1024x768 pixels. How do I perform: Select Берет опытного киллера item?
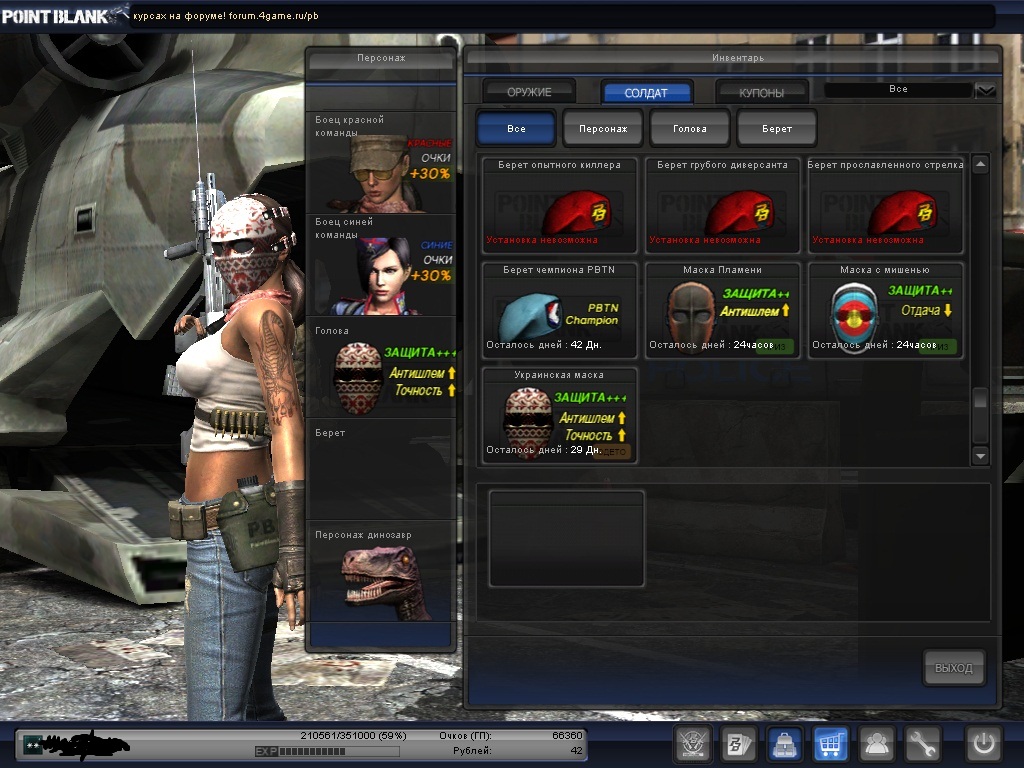(559, 205)
